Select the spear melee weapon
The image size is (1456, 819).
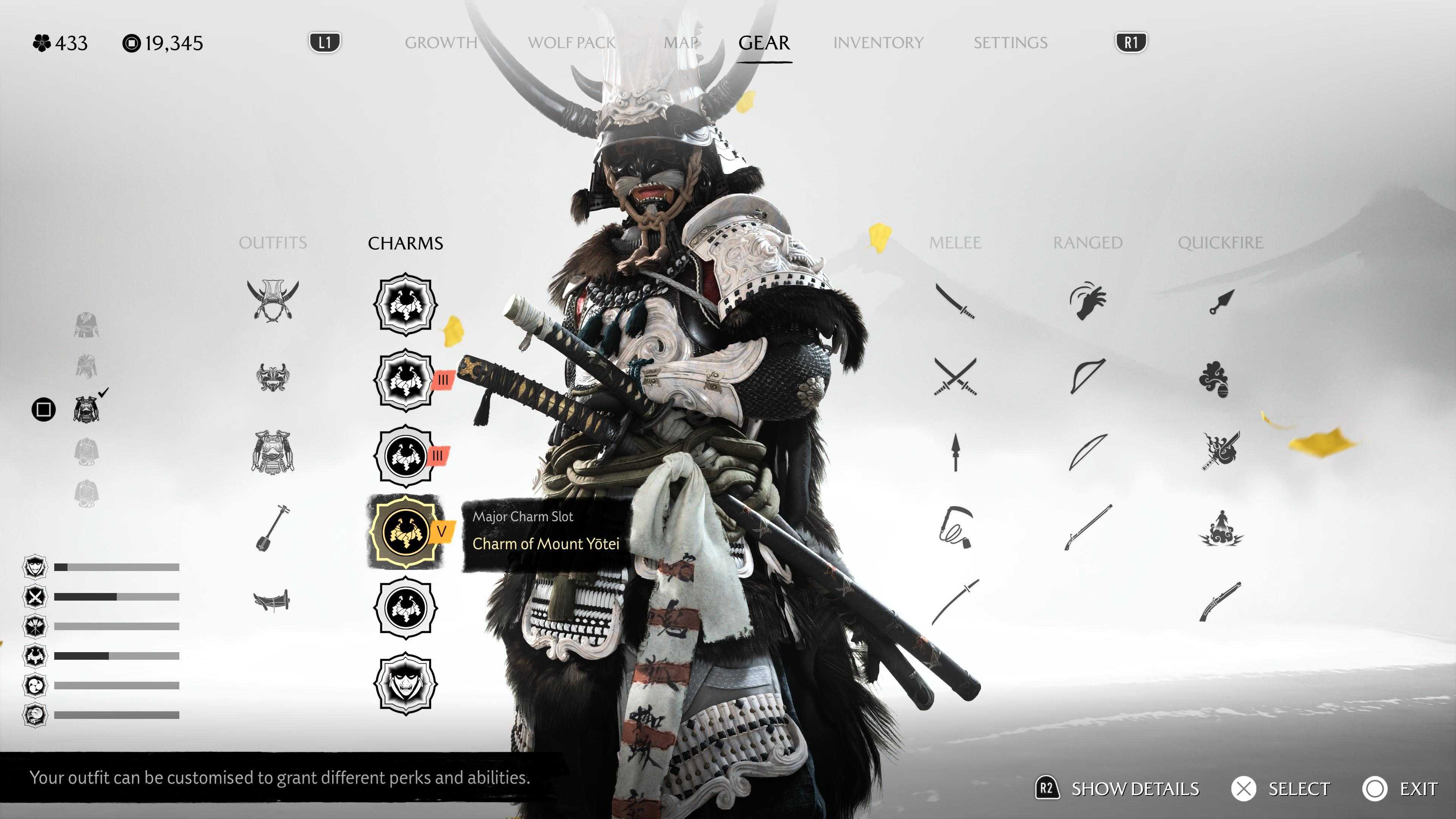tap(955, 452)
